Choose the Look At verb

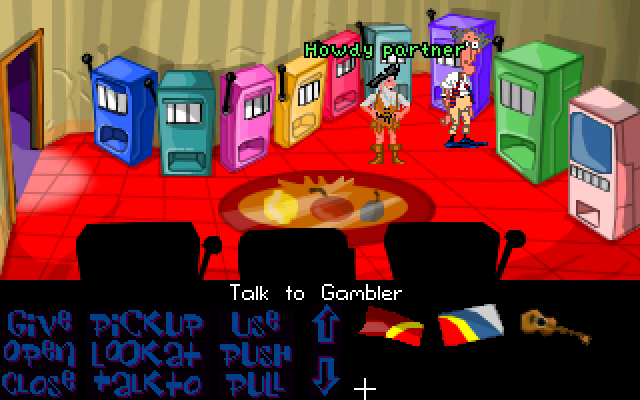[x=146, y=353]
